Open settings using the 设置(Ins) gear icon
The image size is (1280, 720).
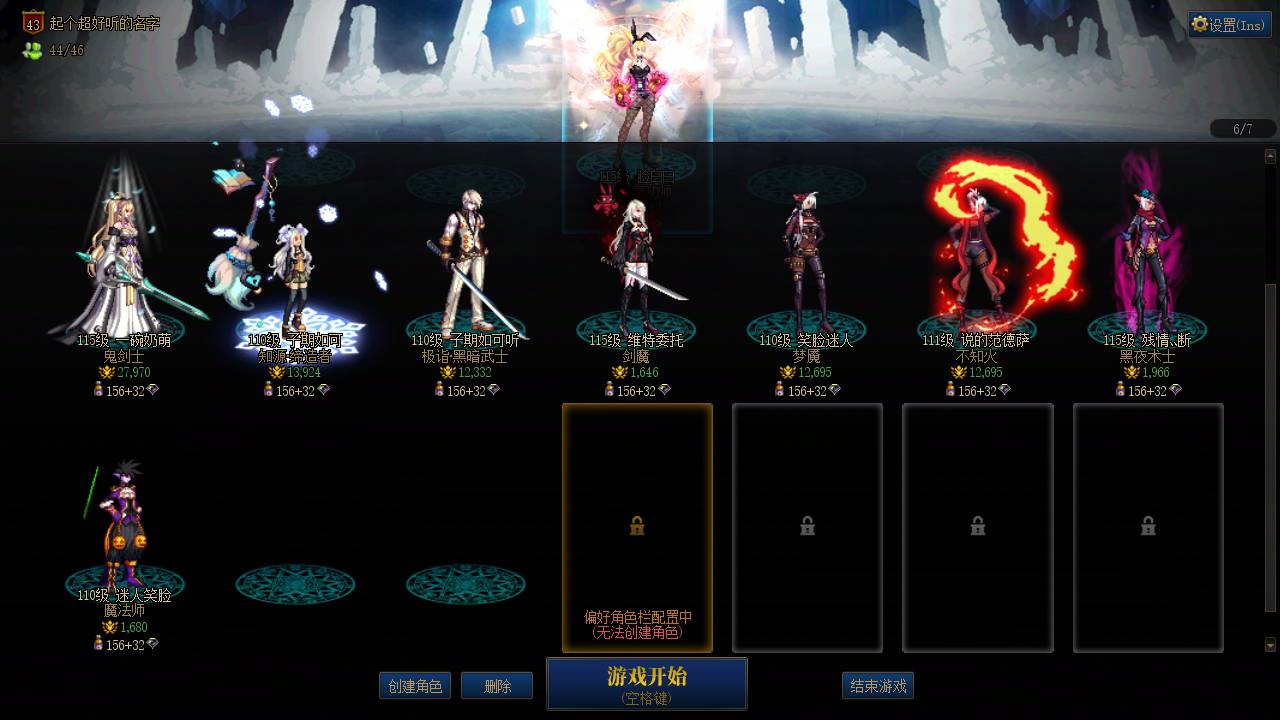pyautogui.click(x=1199, y=23)
